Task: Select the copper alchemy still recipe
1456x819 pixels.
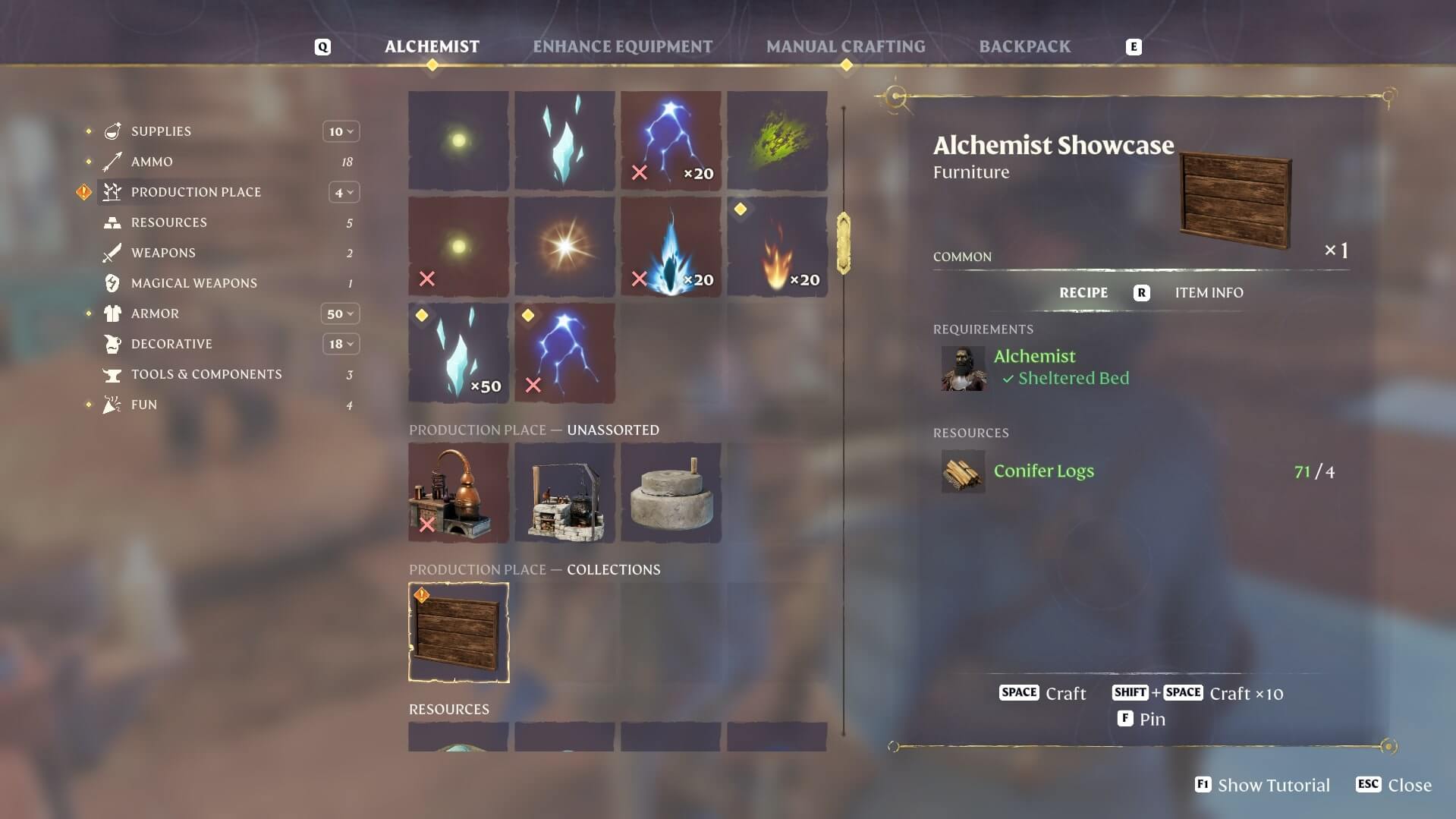Action: [458, 493]
